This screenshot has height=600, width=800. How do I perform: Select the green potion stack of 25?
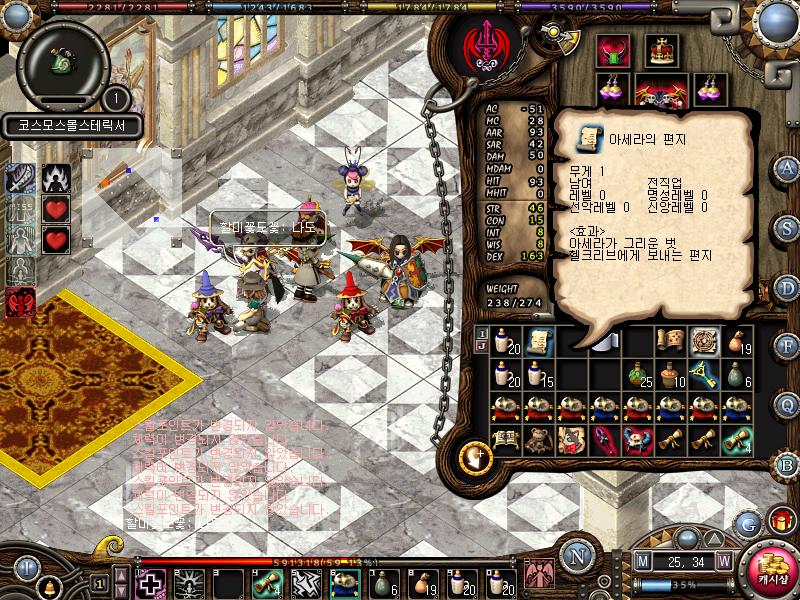(639, 373)
